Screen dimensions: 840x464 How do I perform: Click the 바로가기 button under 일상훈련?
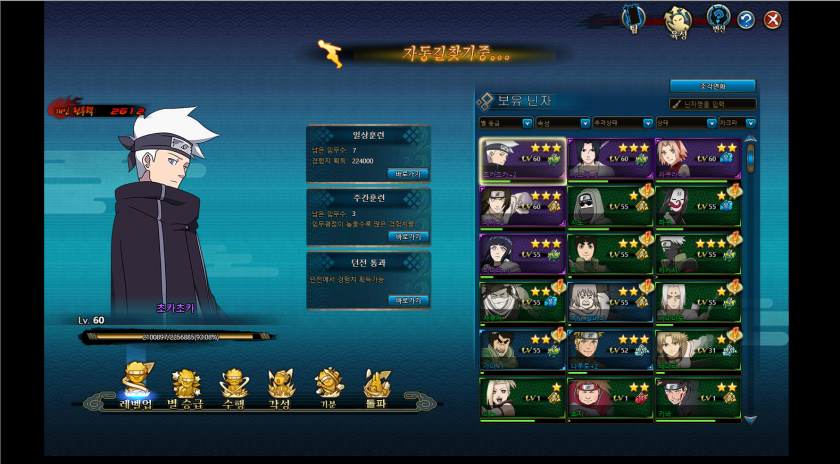click(x=408, y=173)
